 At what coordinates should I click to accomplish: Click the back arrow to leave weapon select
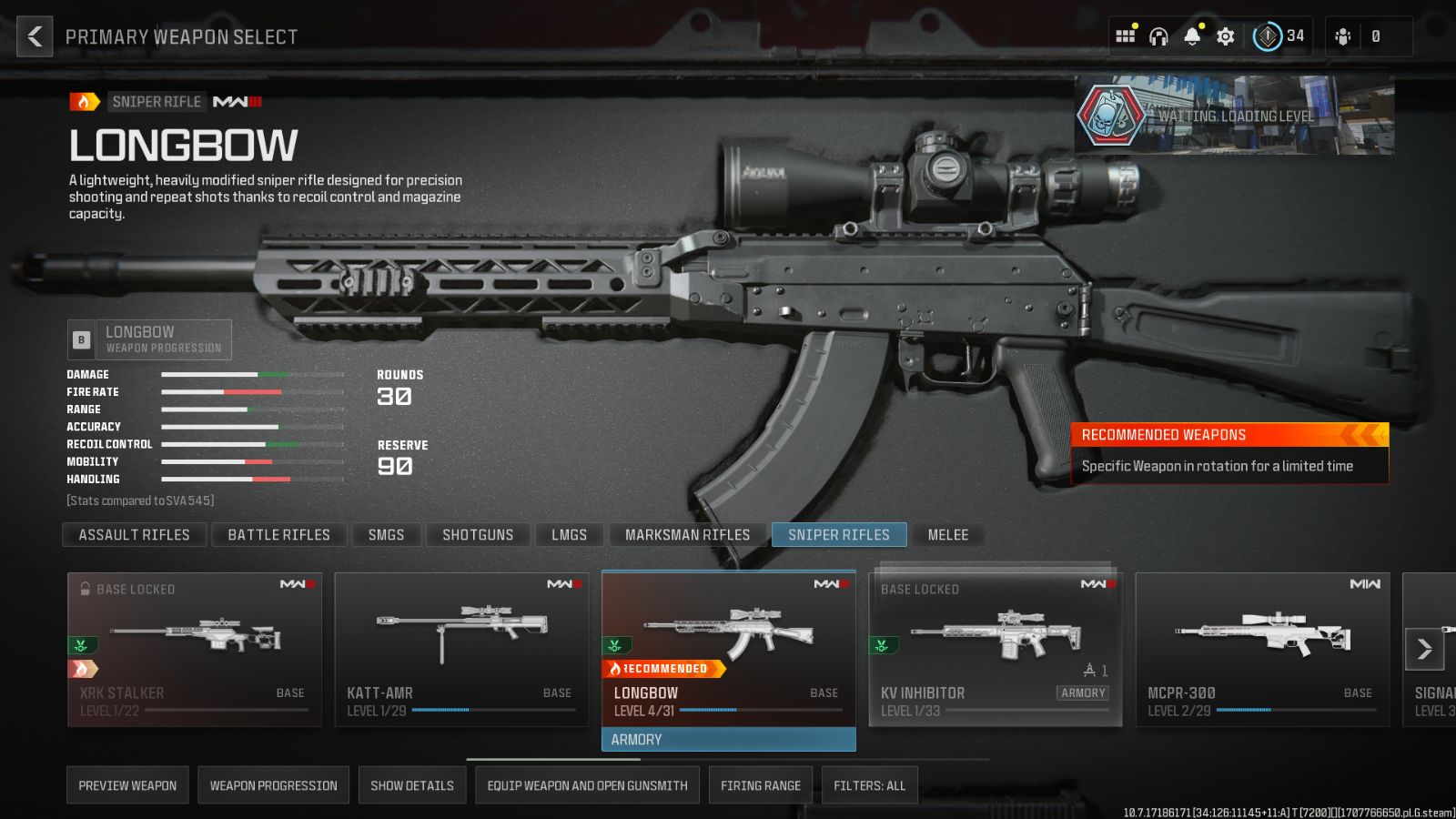[34, 36]
